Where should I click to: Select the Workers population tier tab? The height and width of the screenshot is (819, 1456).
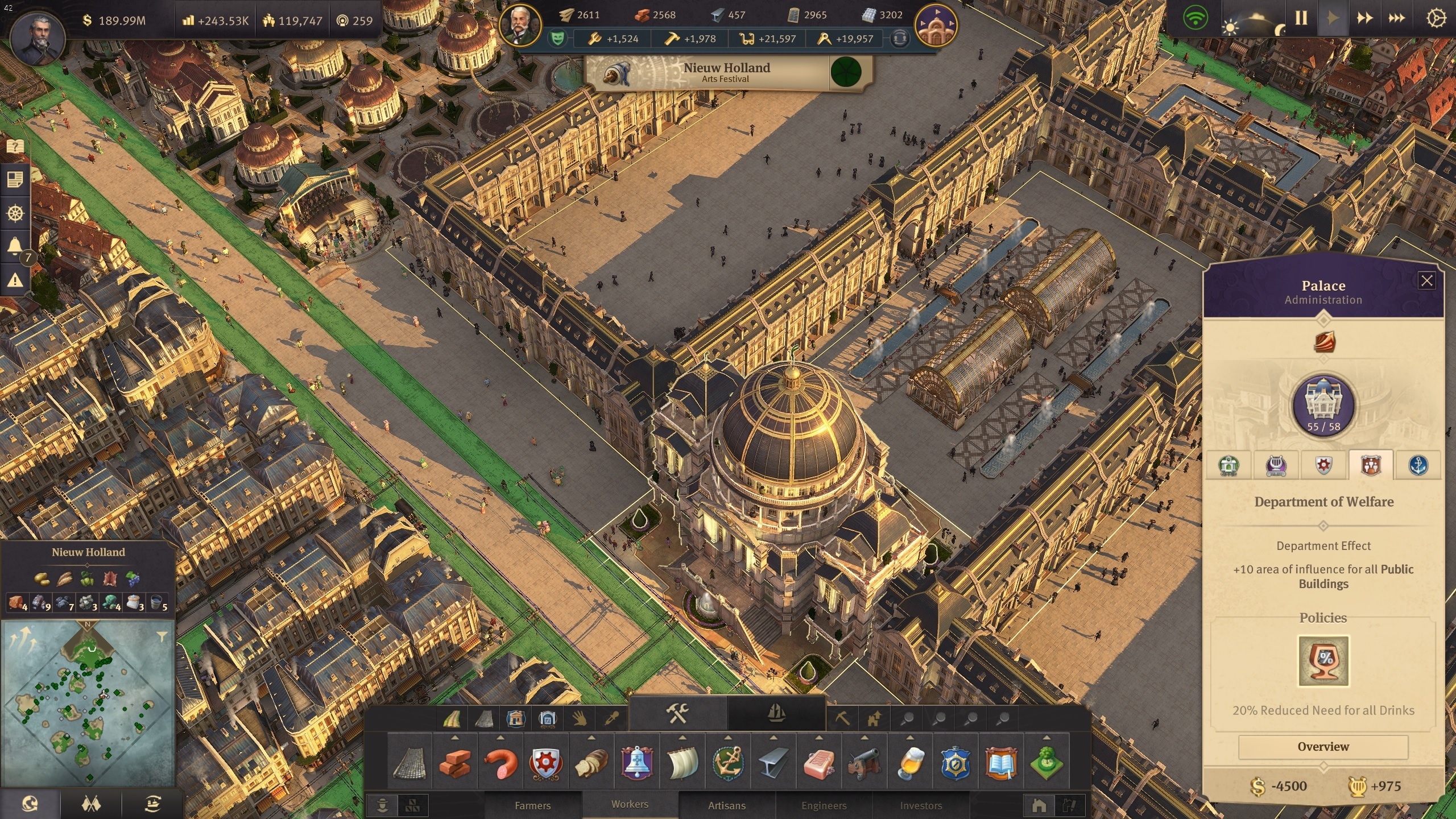point(630,804)
